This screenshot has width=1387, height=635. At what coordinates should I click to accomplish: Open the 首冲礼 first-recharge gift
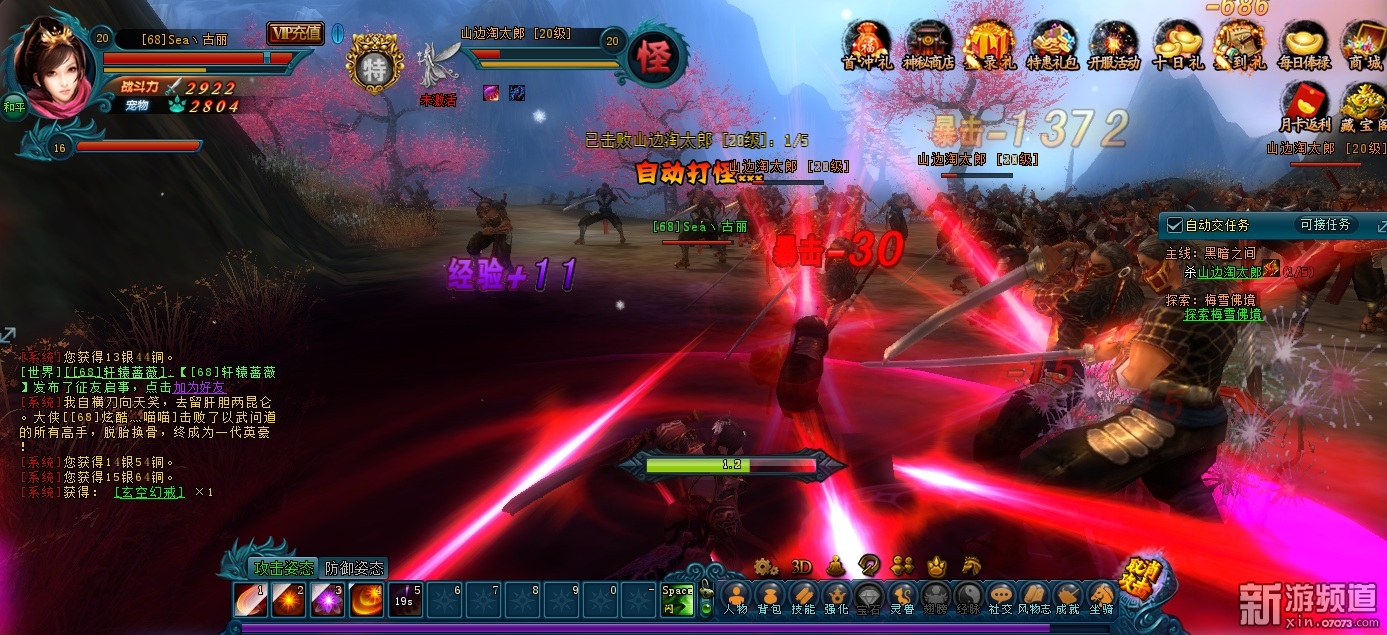coord(865,45)
